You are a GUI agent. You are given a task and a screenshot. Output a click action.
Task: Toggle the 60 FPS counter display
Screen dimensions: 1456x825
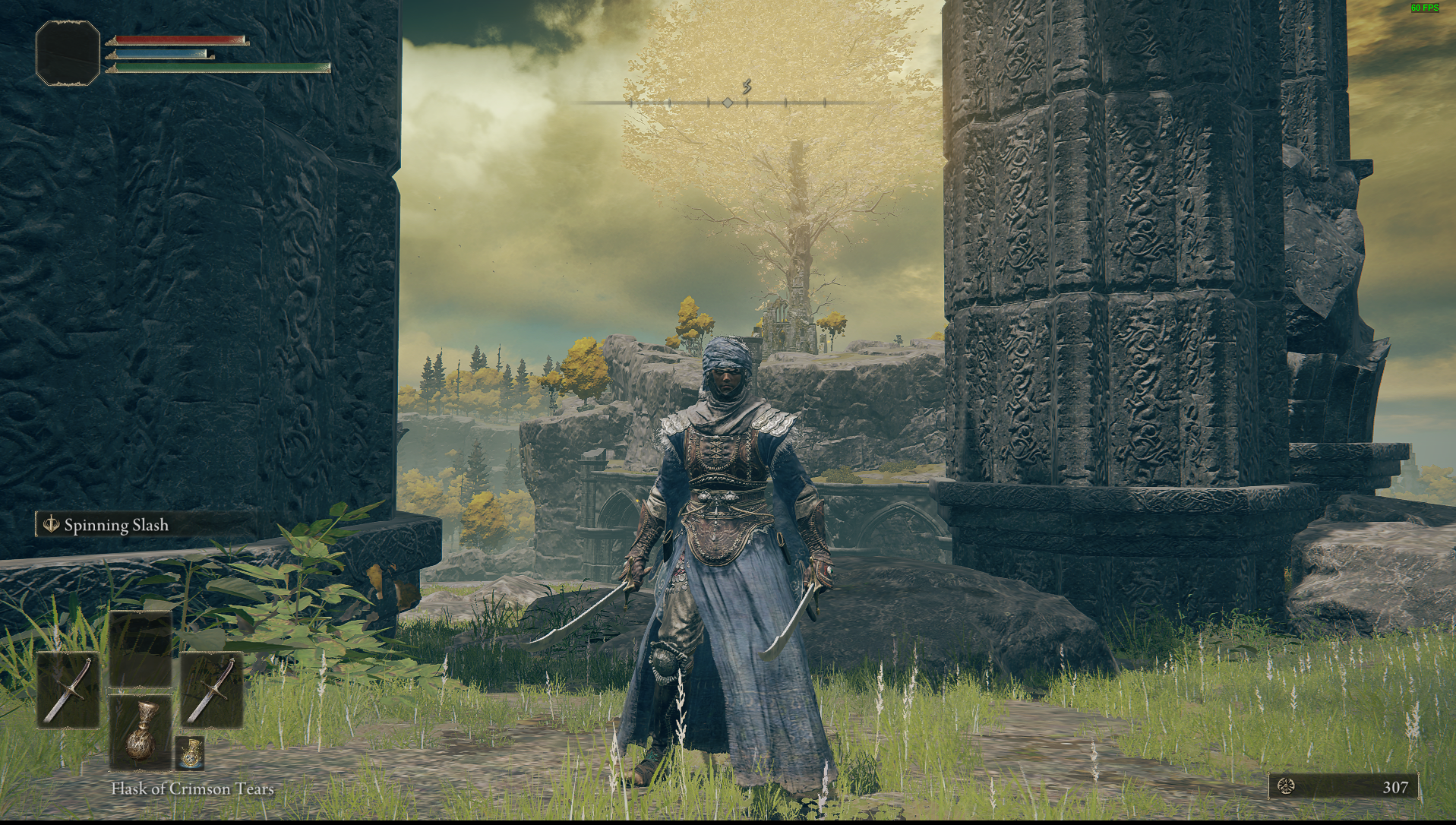coord(1424,9)
